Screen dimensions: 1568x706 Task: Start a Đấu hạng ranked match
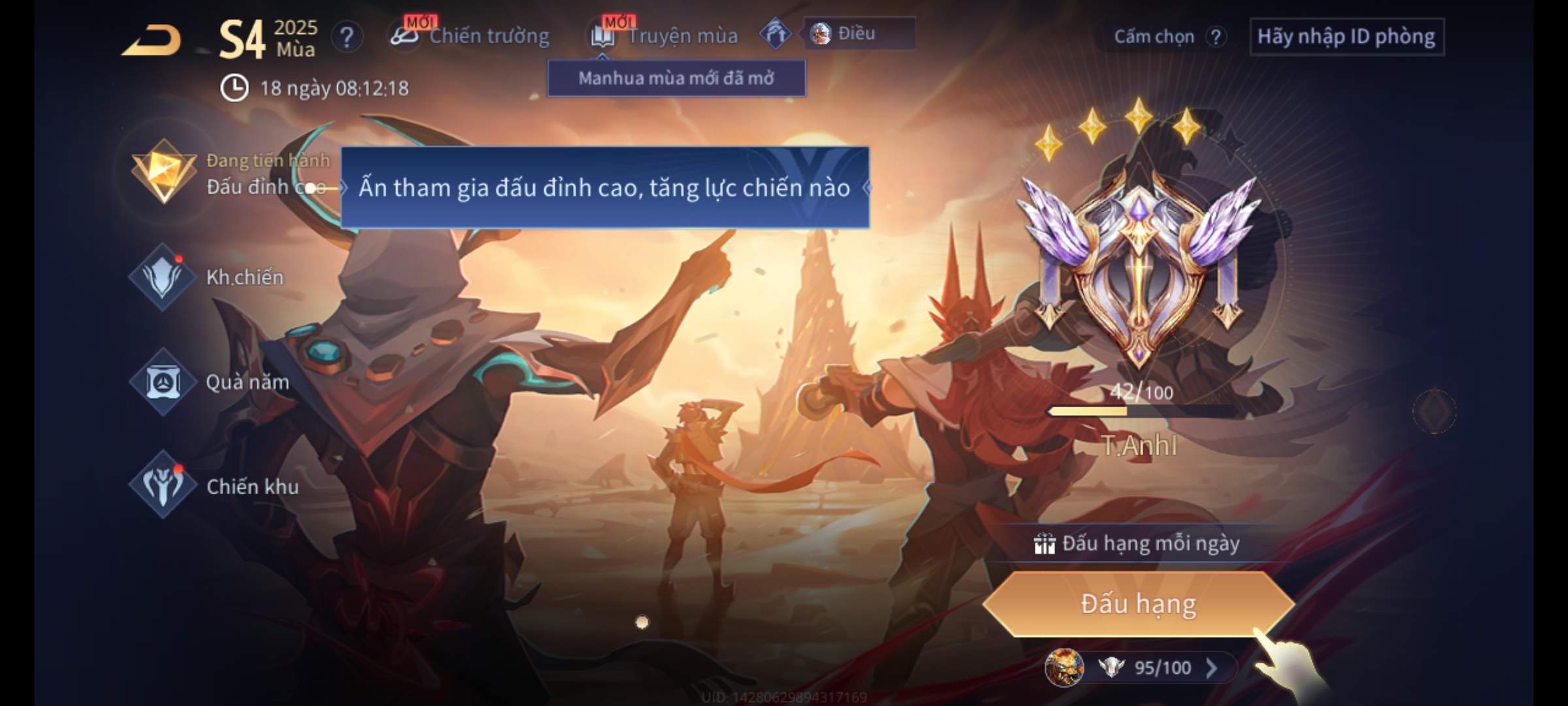(1138, 604)
